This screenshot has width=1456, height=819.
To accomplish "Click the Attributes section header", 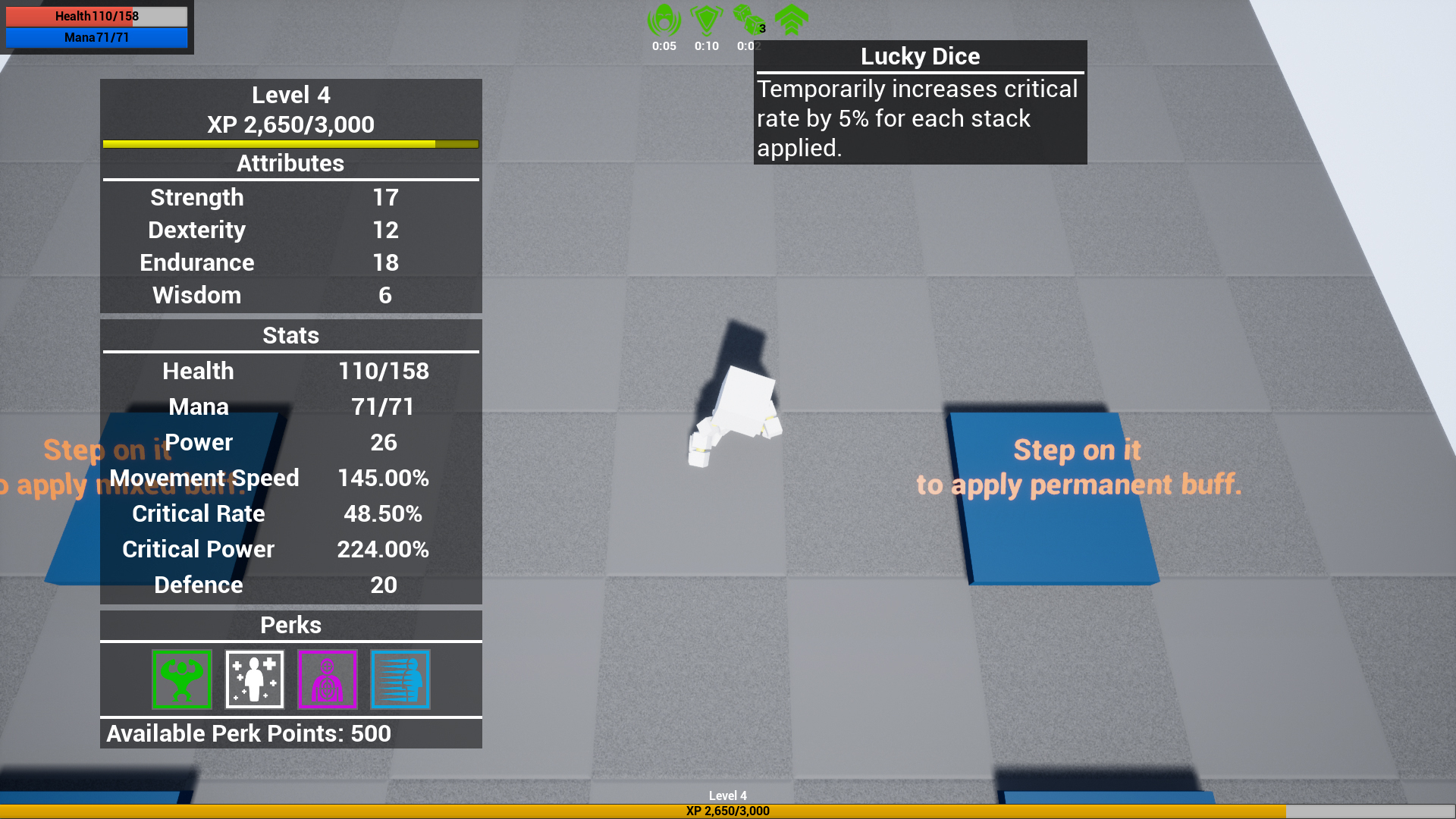I will 291,163.
